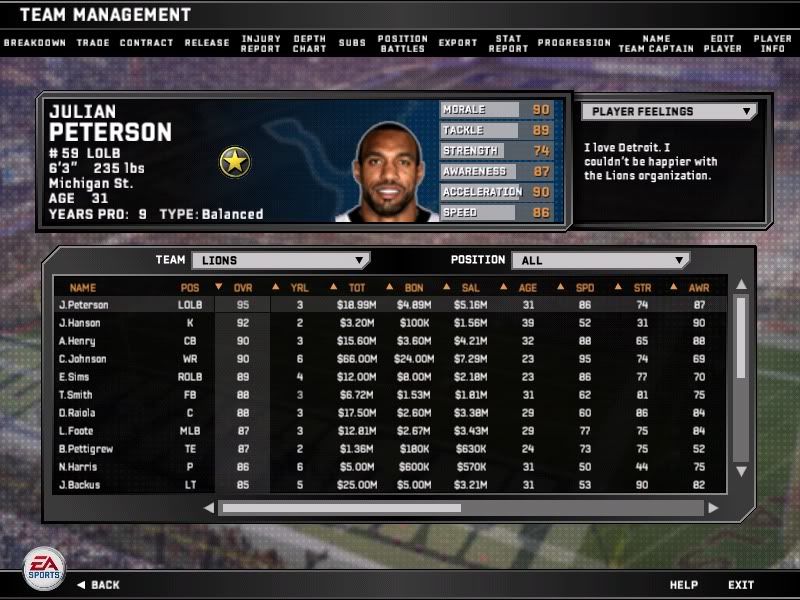Go Back to the previous screen
Viewport: 800px width, 600px height.
click(x=98, y=585)
